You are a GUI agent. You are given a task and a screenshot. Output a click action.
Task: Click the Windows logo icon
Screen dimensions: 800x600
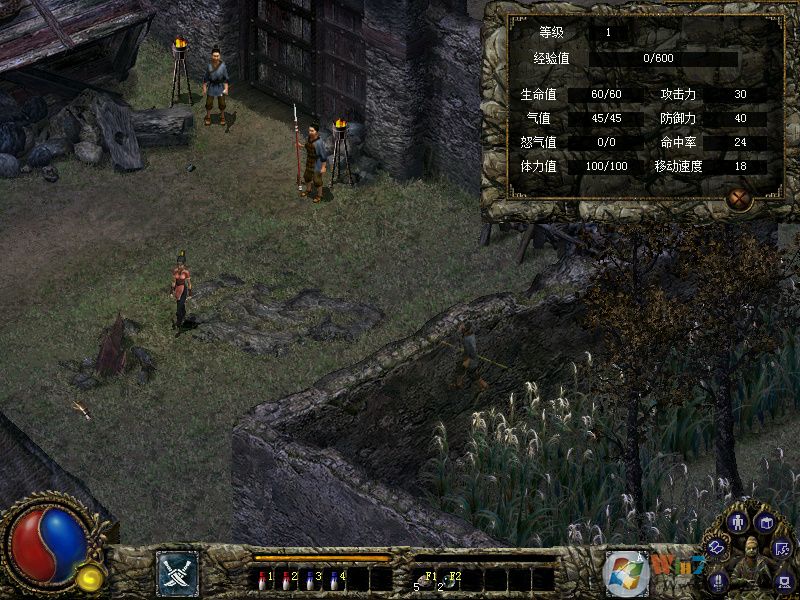[626, 573]
